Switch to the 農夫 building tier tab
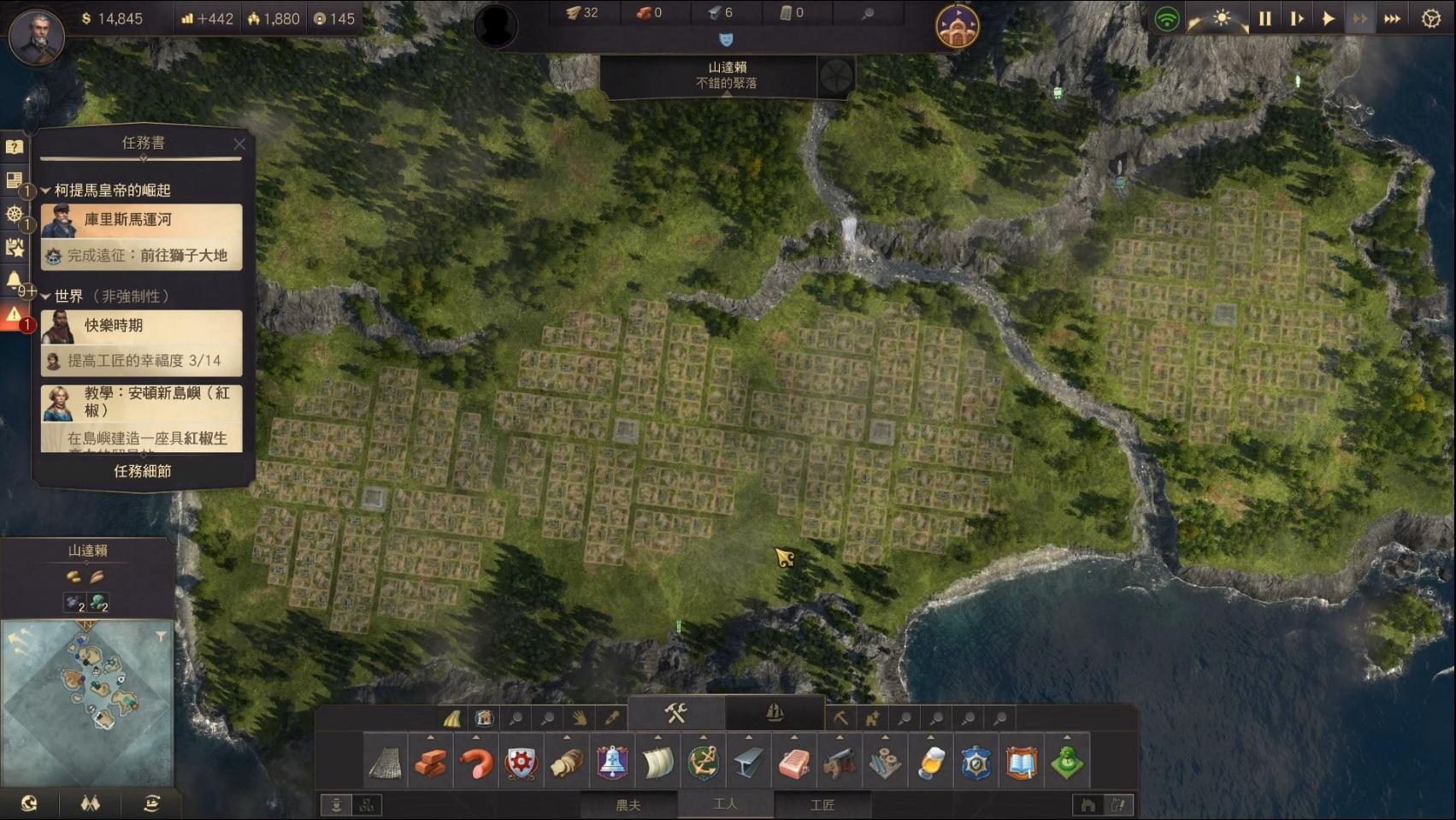This screenshot has width=1456, height=820. click(x=629, y=805)
